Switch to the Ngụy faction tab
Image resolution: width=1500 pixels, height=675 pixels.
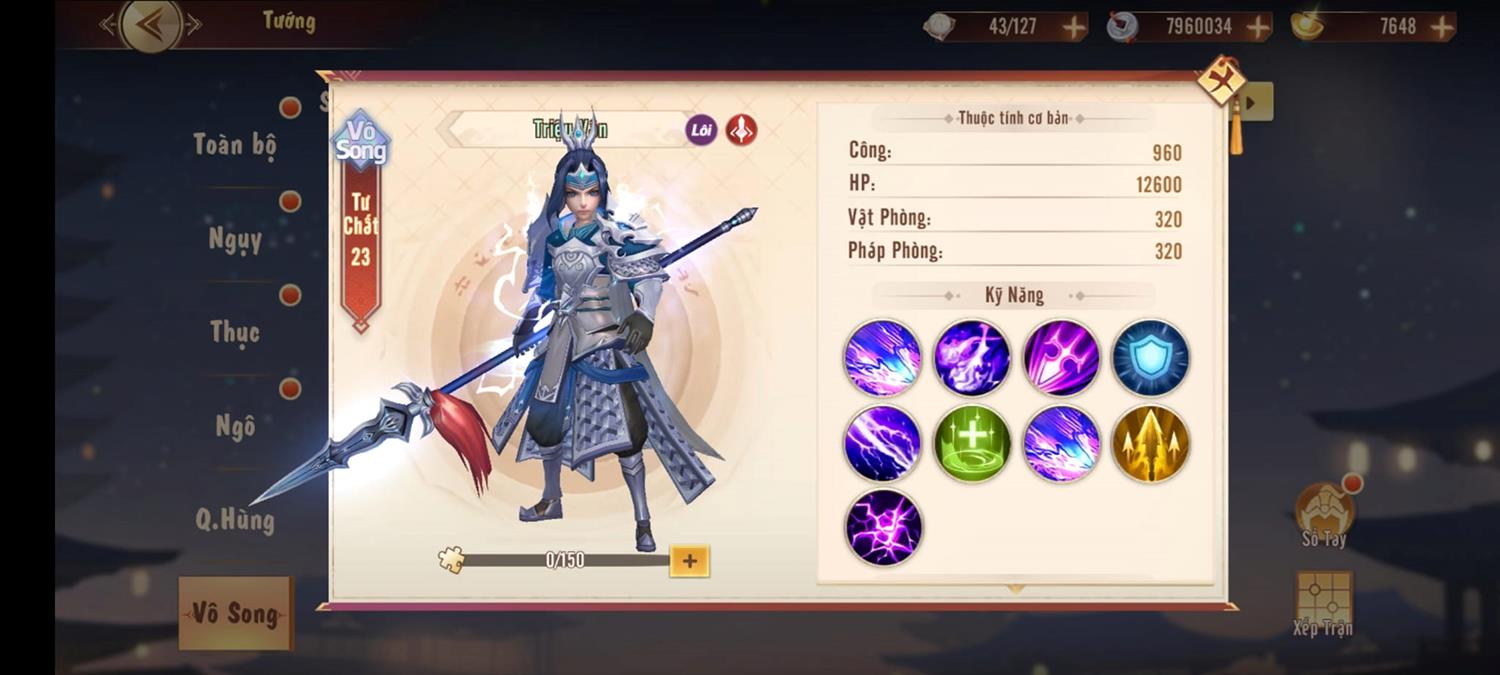point(235,239)
